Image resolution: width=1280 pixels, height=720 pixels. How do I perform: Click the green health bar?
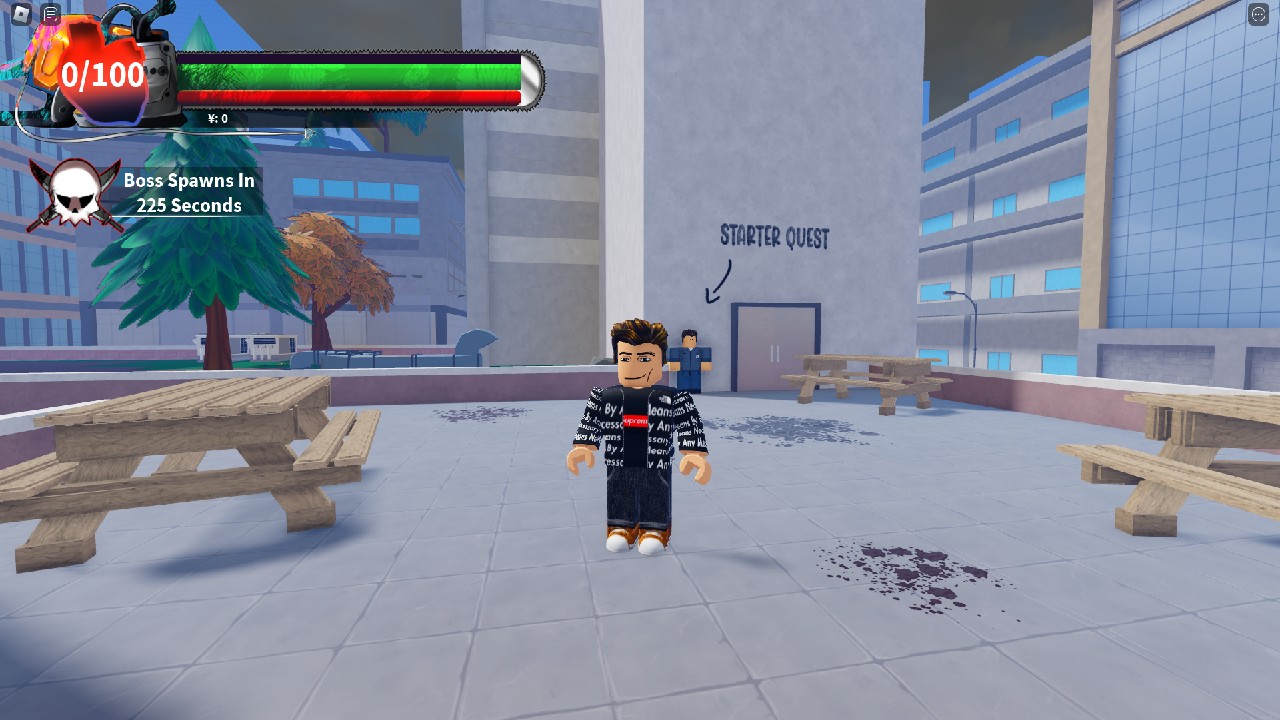coord(350,75)
